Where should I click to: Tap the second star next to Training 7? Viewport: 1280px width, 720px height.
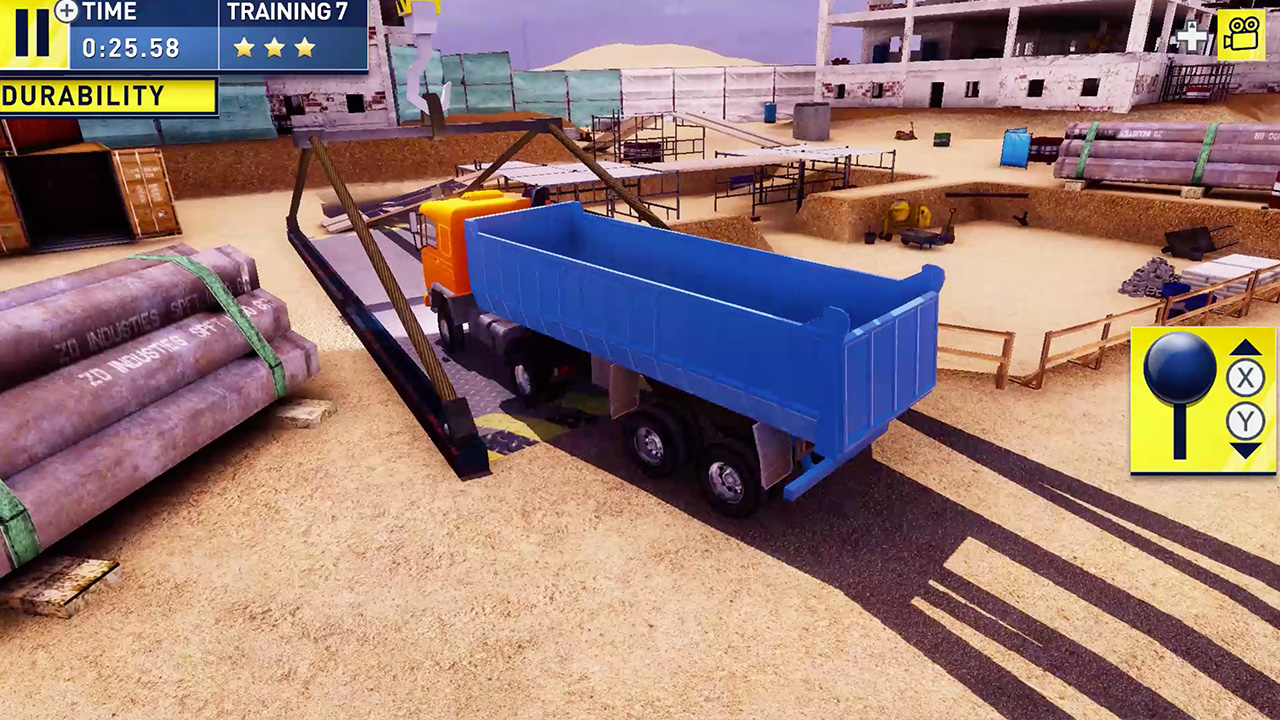276,46
